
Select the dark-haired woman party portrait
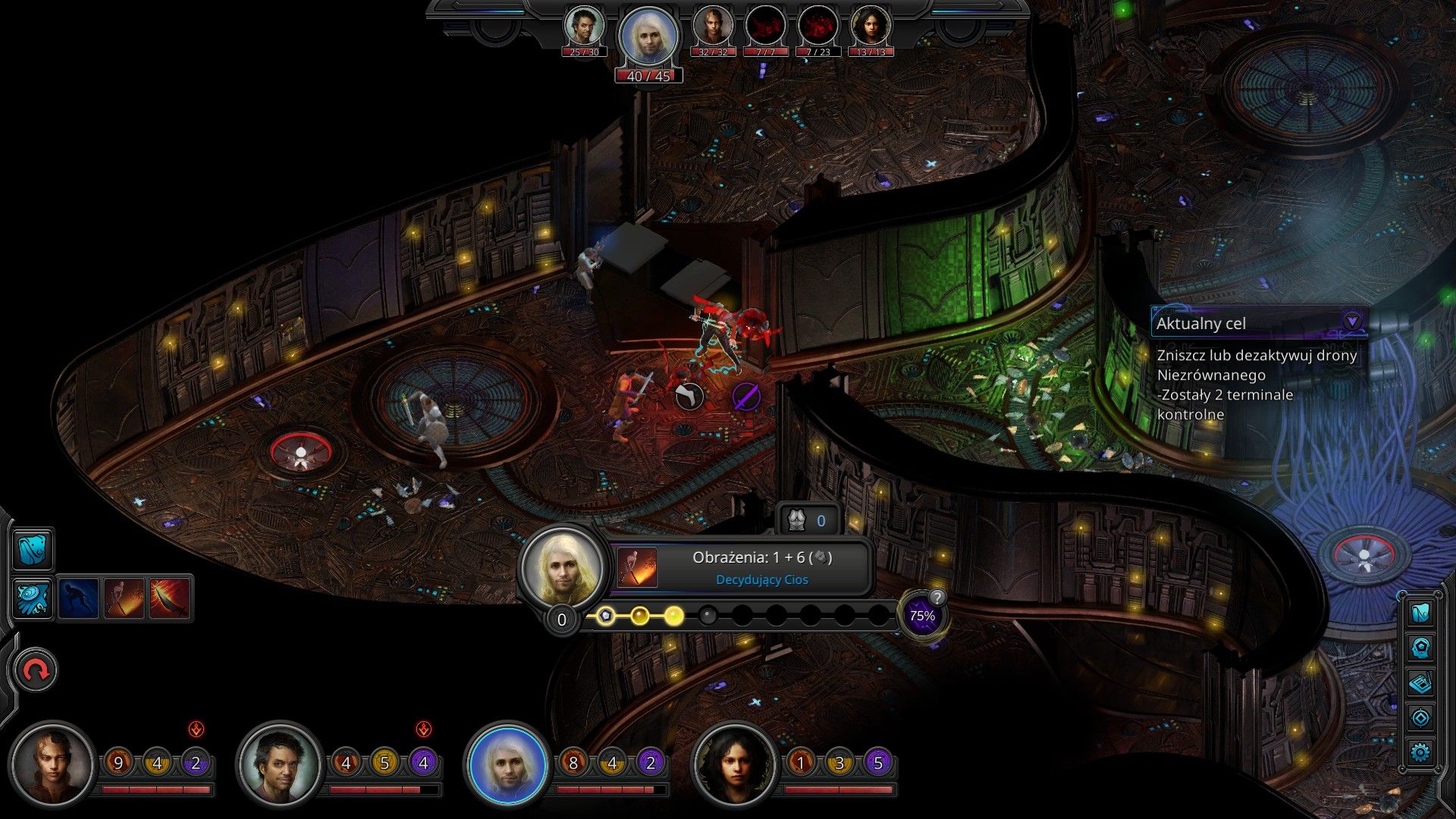(734, 764)
